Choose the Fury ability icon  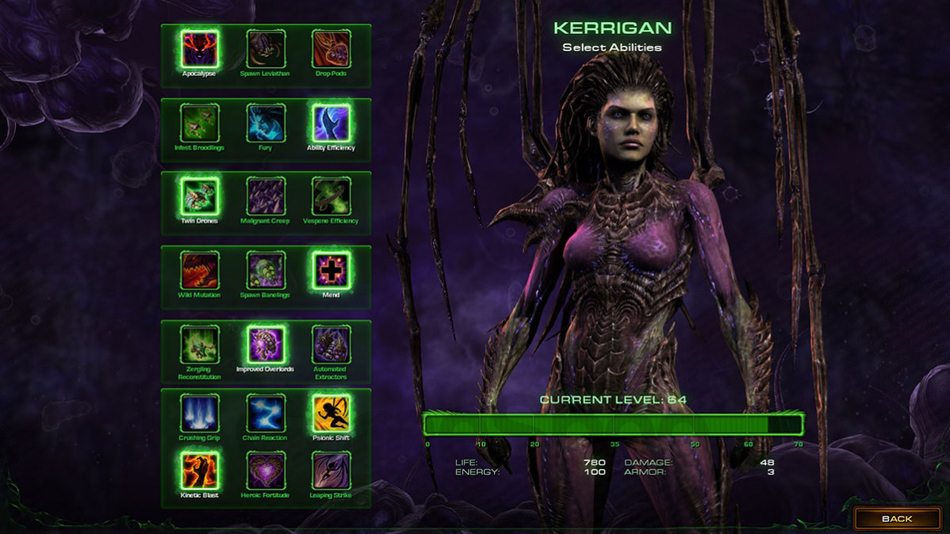click(x=265, y=123)
